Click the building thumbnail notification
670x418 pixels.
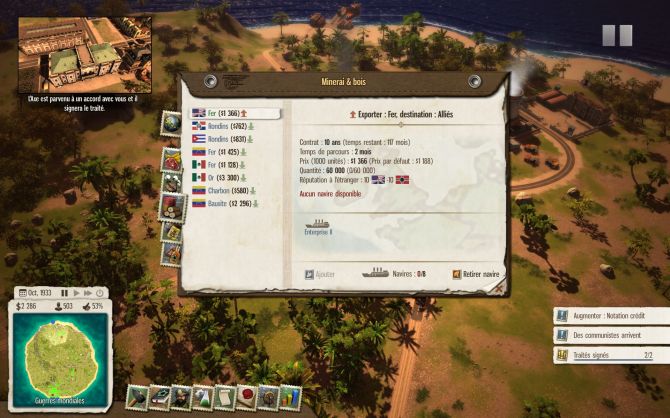point(83,52)
